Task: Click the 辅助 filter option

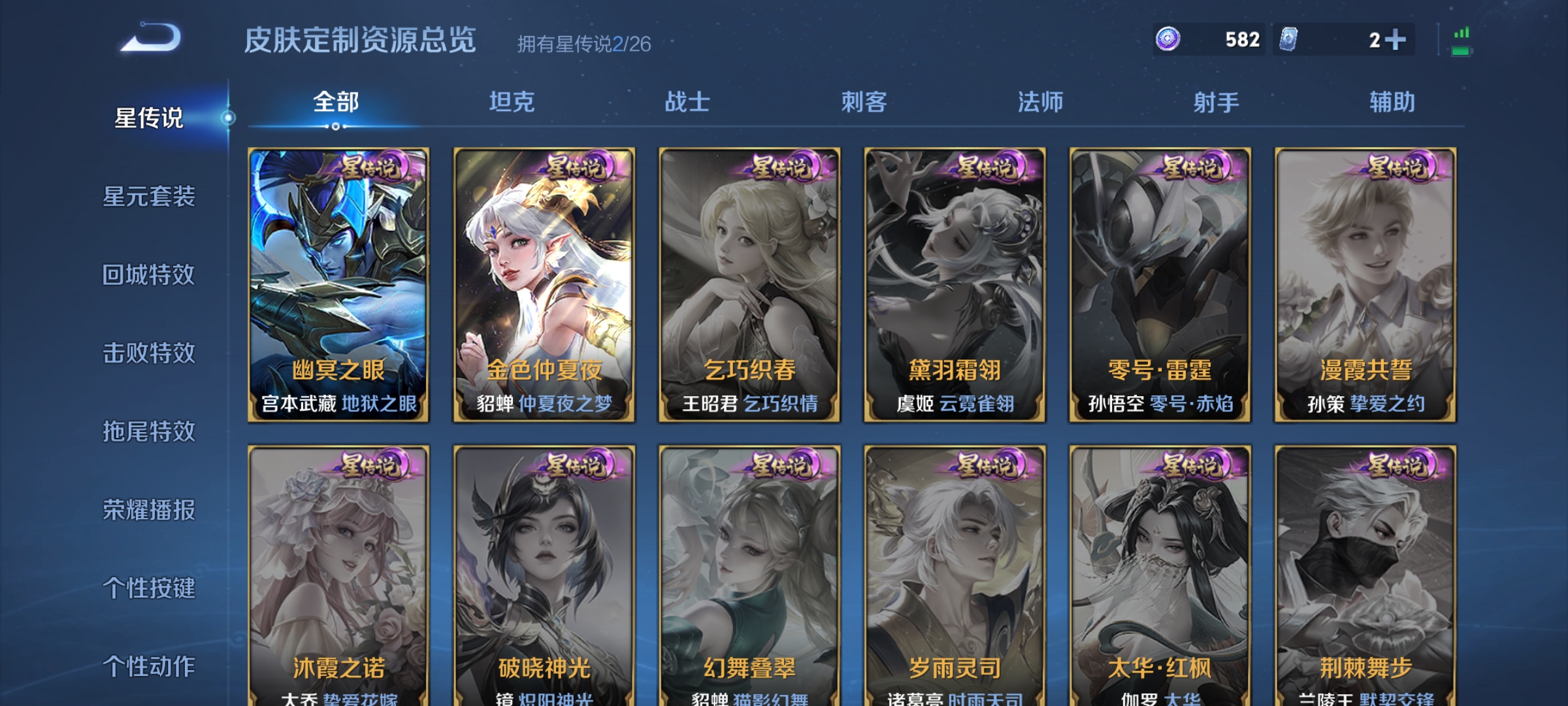Action: pos(1388,101)
